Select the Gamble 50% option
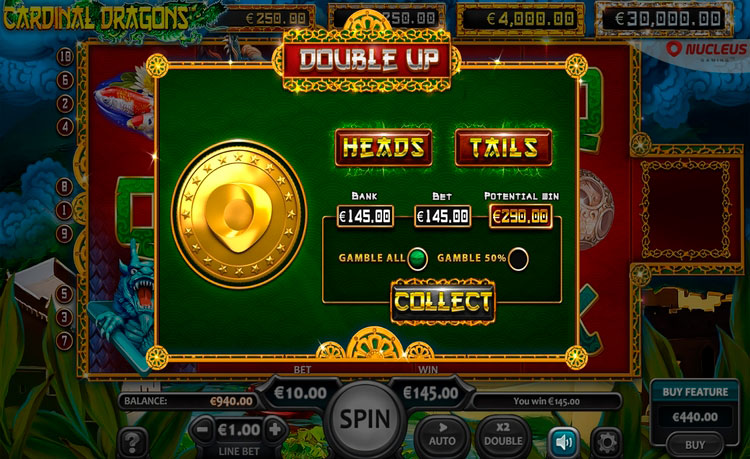Image resolution: width=750 pixels, height=459 pixels. pos(518,258)
